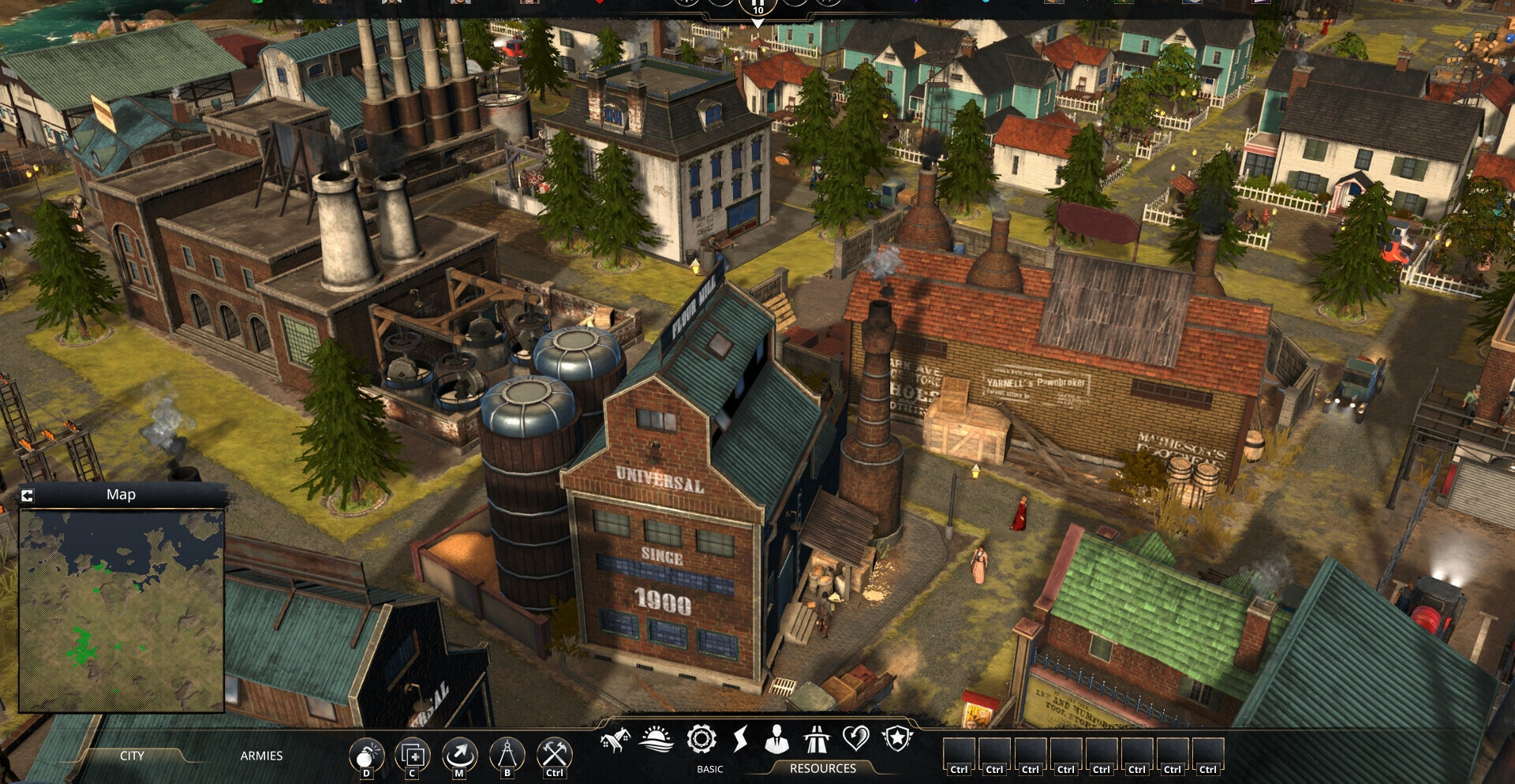Image resolution: width=1515 pixels, height=784 pixels.
Task: Collapse the Map panel with arrow button
Action: (27, 495)
